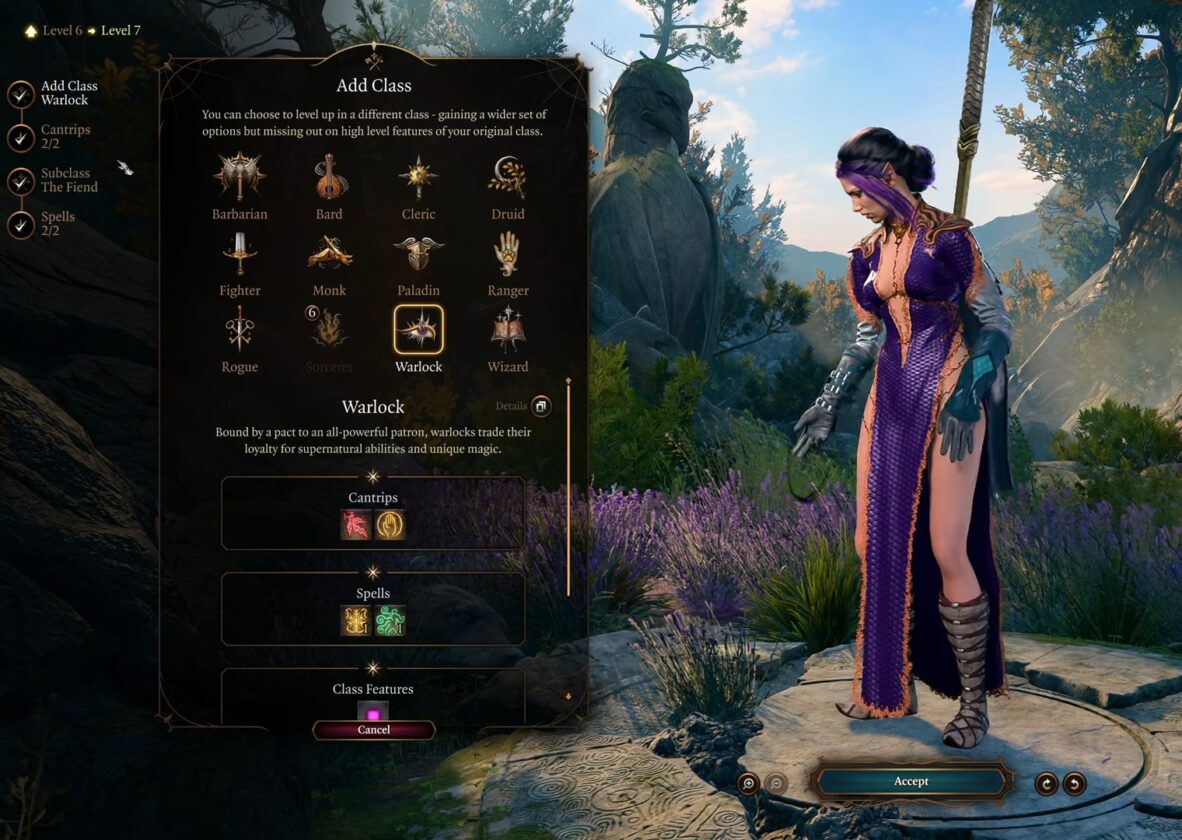Accept the level up

910,781
